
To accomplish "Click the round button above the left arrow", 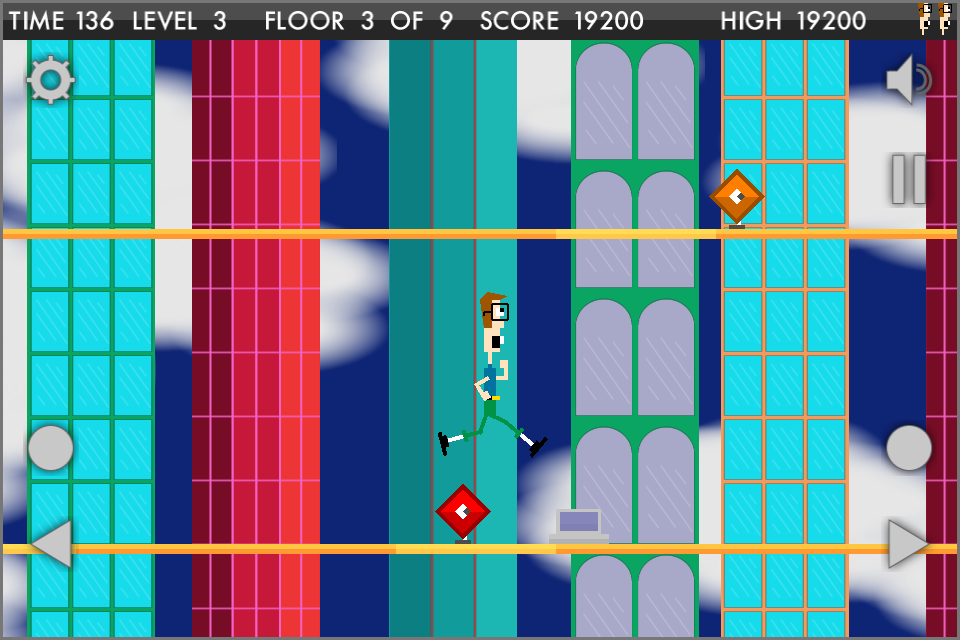I will (x=50, y=447).
